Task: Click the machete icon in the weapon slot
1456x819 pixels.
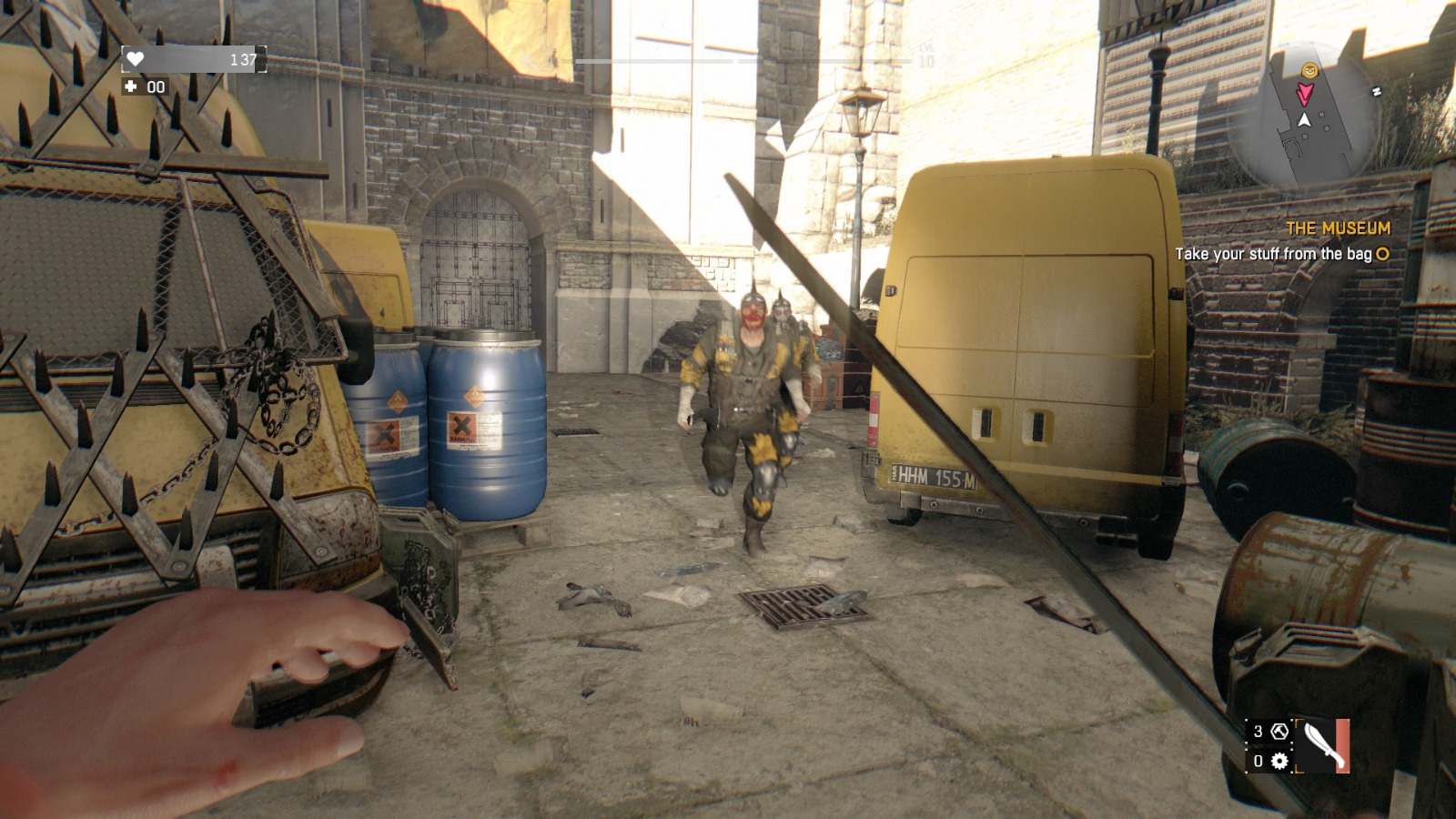Action: [x=1322, y=746]
